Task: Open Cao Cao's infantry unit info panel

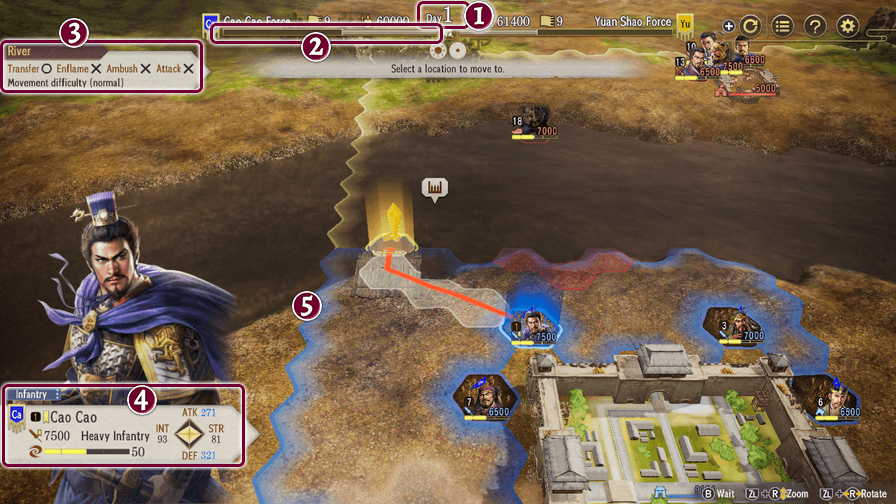Action: tap(123, 425)
